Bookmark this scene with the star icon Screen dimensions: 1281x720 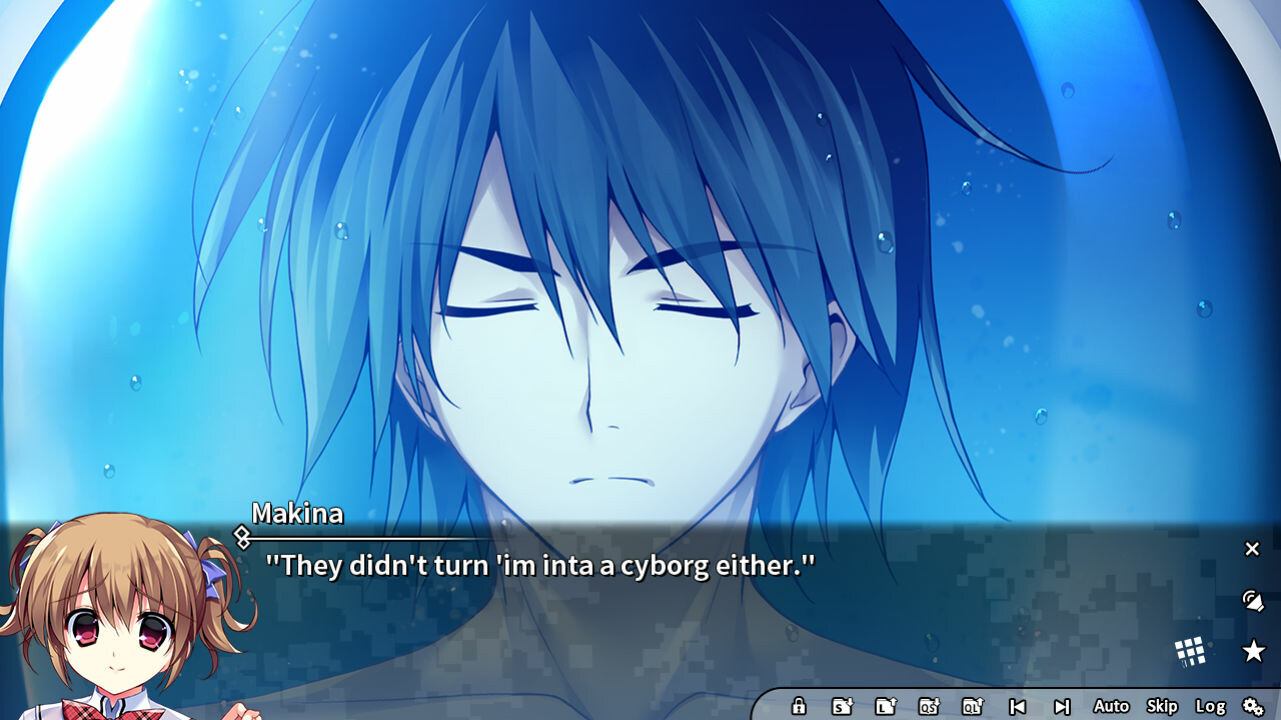click(1253, 648)
